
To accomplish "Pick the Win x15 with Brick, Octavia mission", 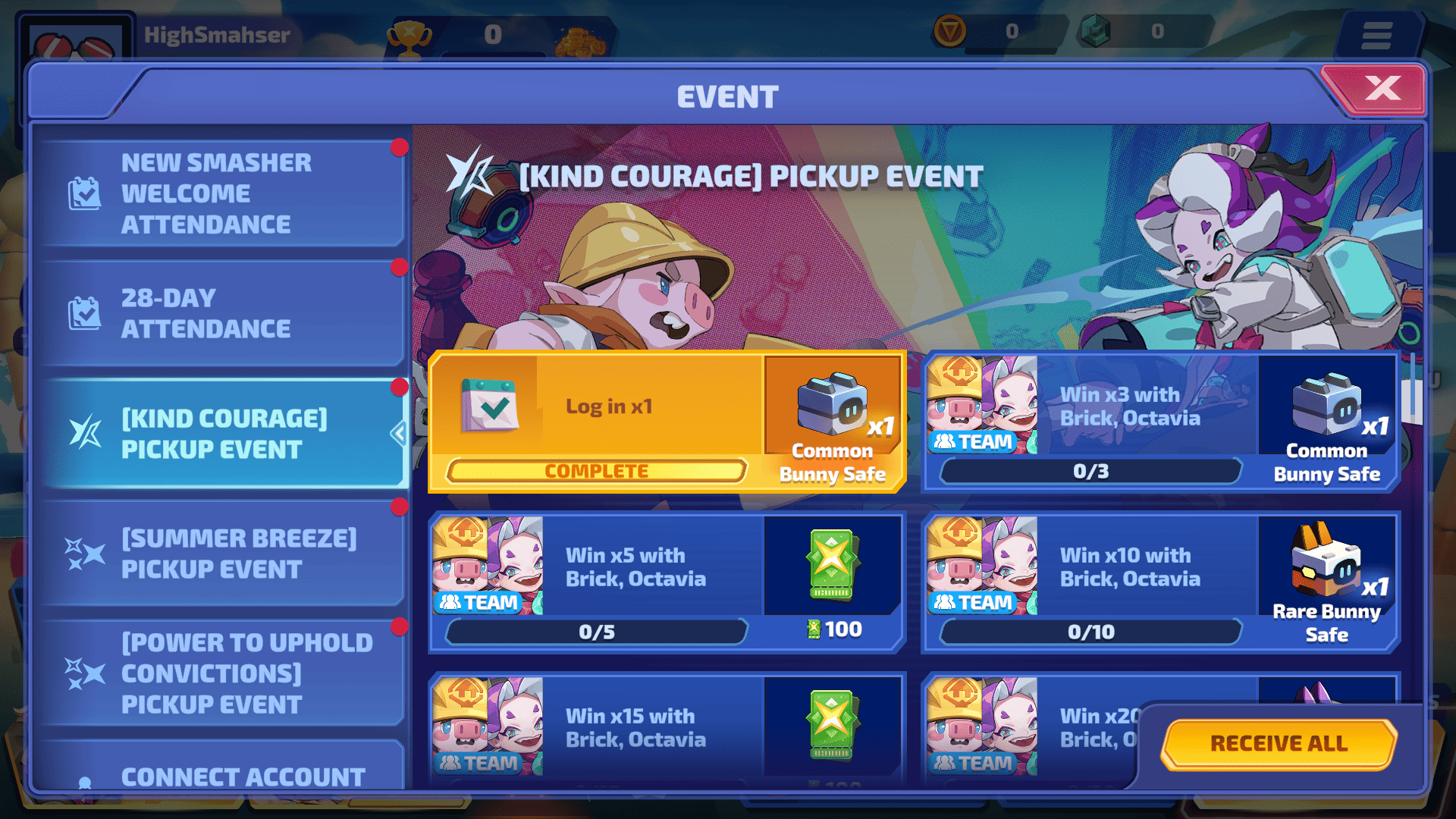I will [x=635, y=728].
